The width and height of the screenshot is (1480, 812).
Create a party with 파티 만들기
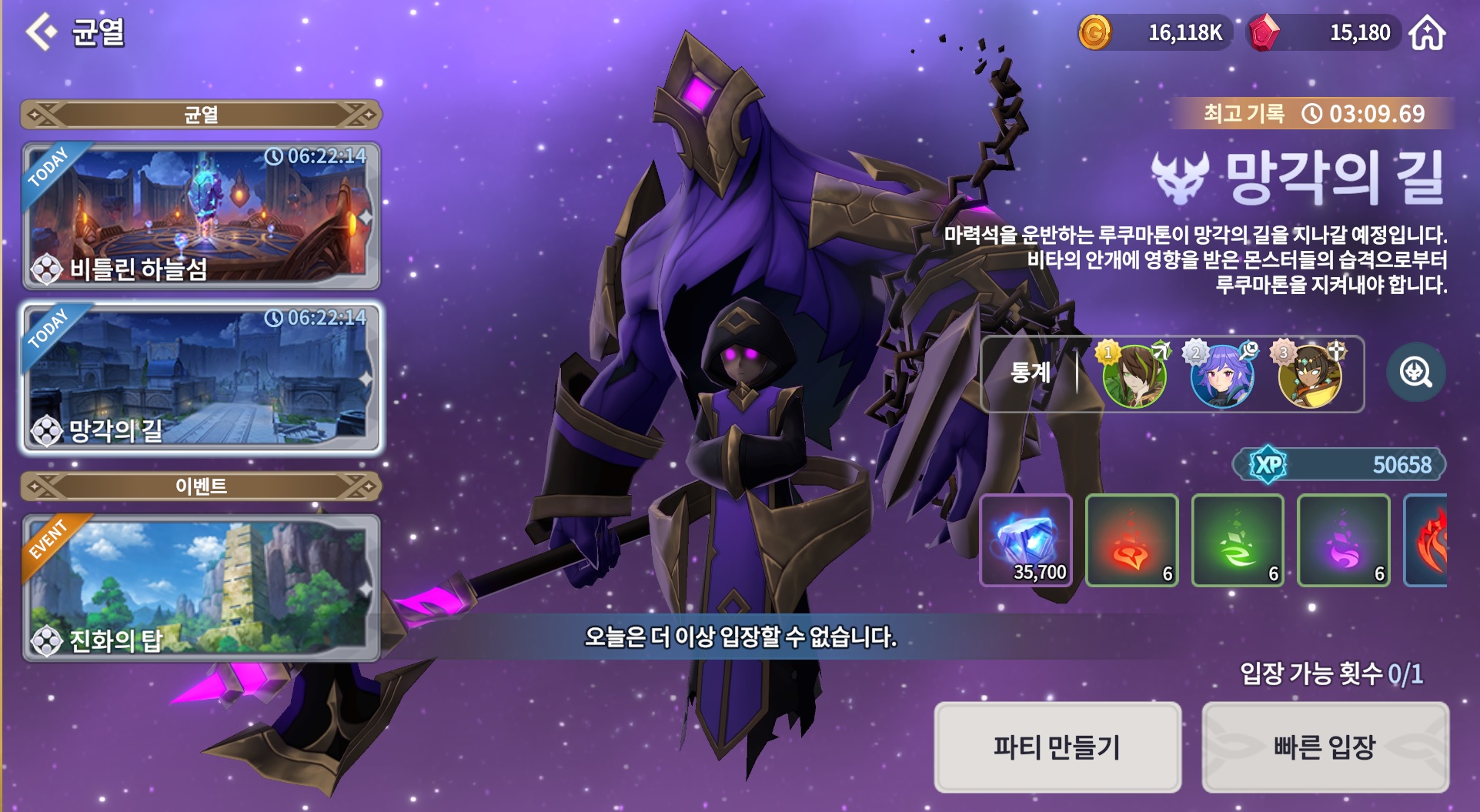coord(1057,747)
